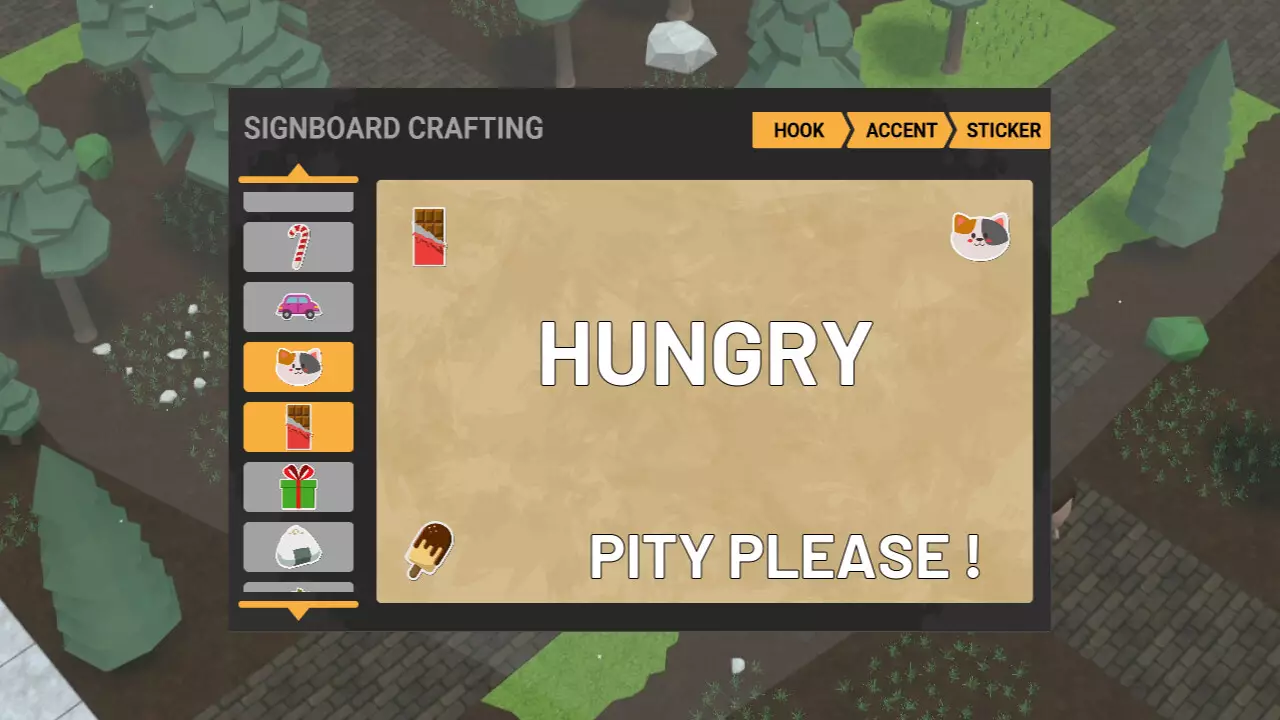1280x720 pixels.
Task: Toggle off the highlighted chocolate bar sticker
Action: 298,427
